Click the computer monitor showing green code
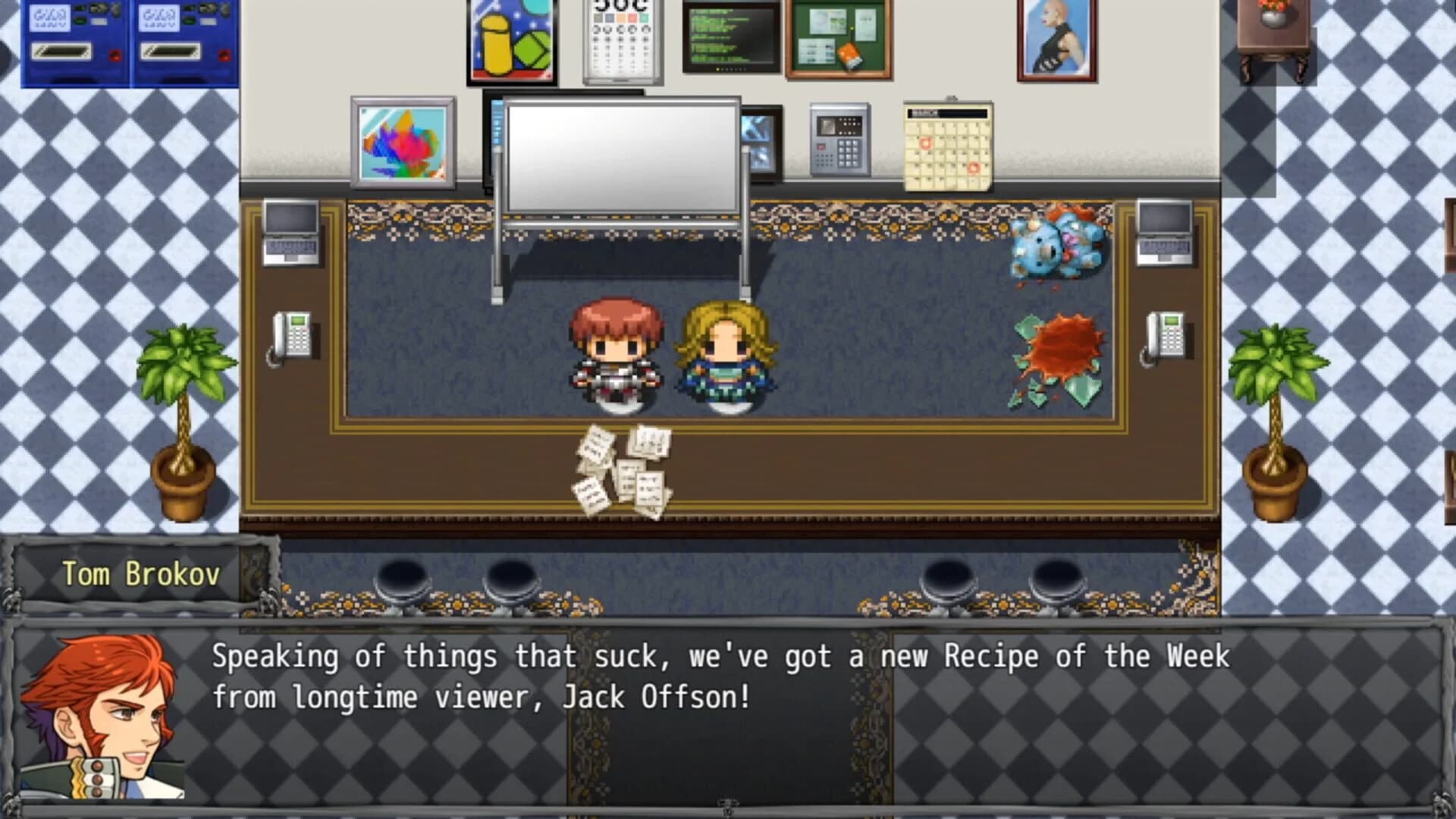The height and width of the screenshot is (819, 1456). tap(732, 38)
